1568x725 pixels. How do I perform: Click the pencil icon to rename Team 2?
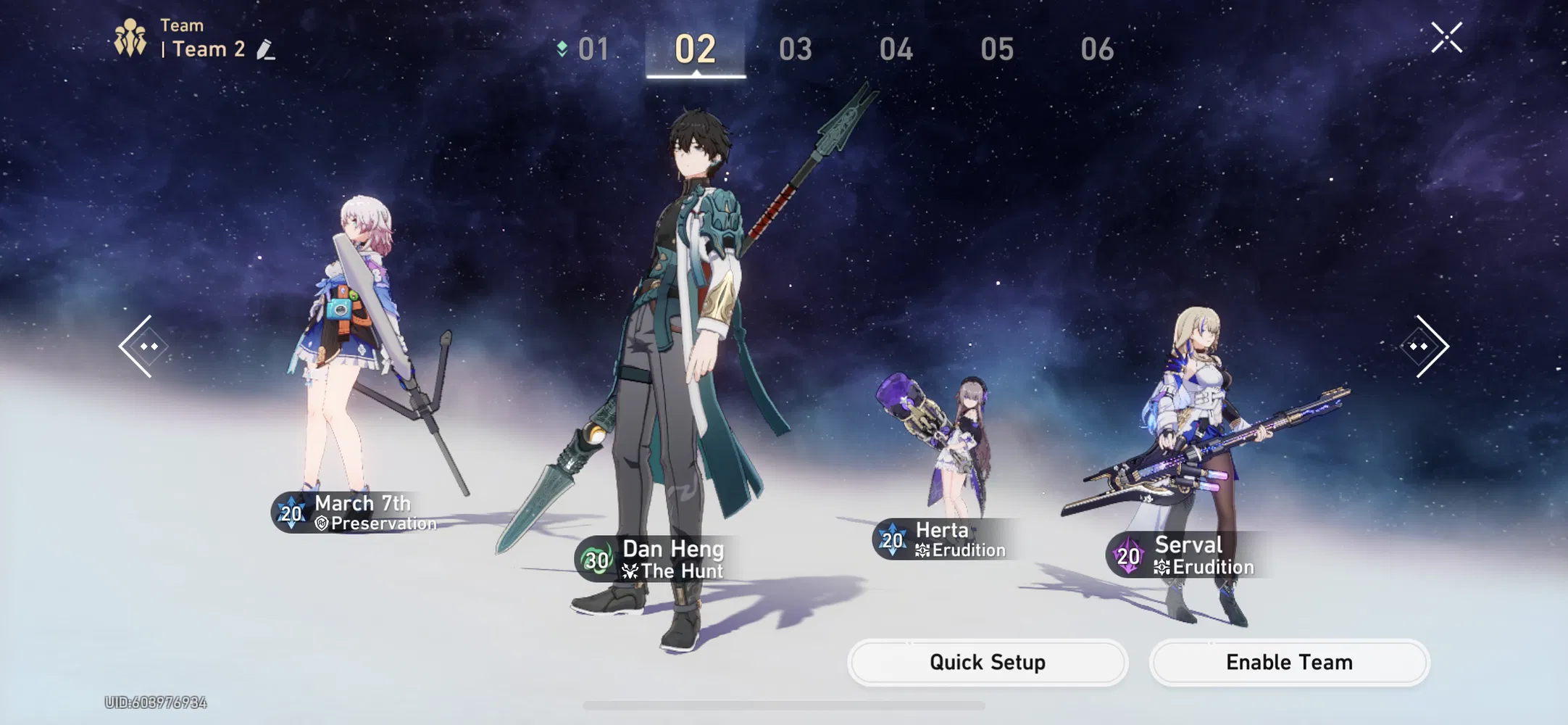pos(267,49)
